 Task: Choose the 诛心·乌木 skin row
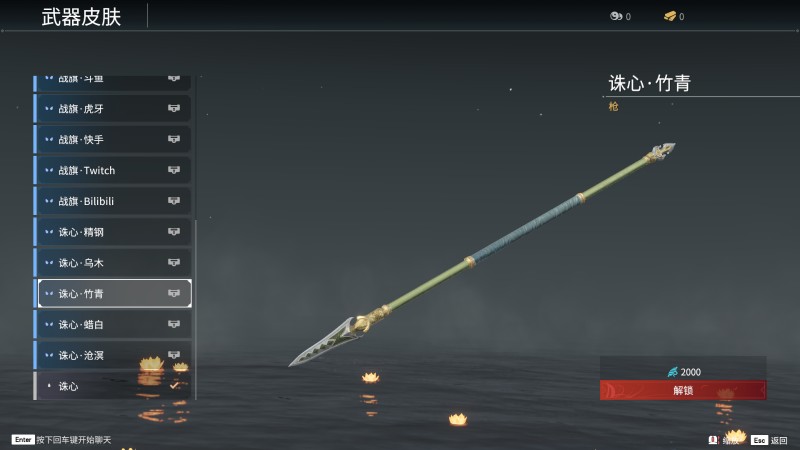pos(113,263)
